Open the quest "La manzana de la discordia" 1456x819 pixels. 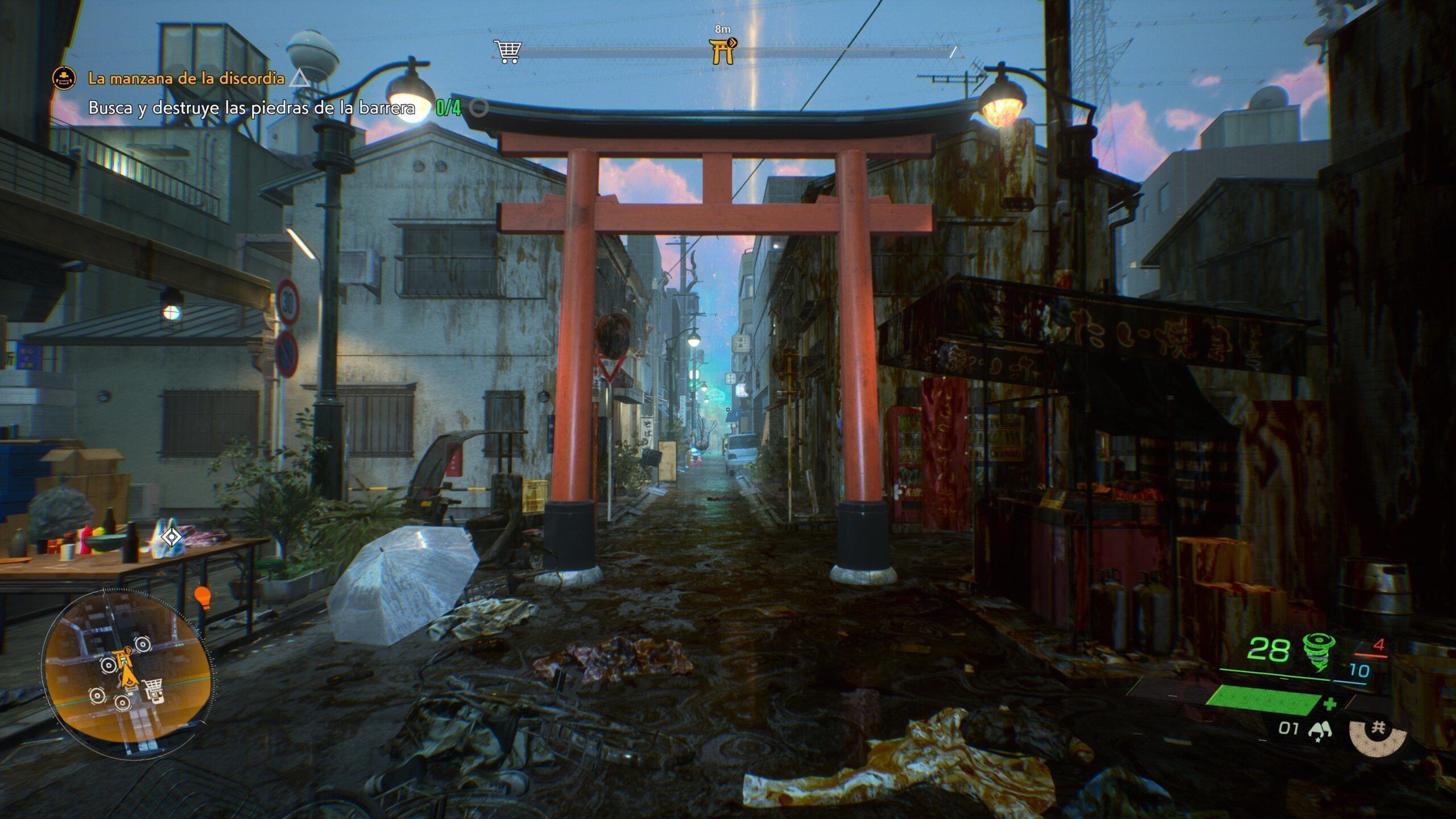186,78
